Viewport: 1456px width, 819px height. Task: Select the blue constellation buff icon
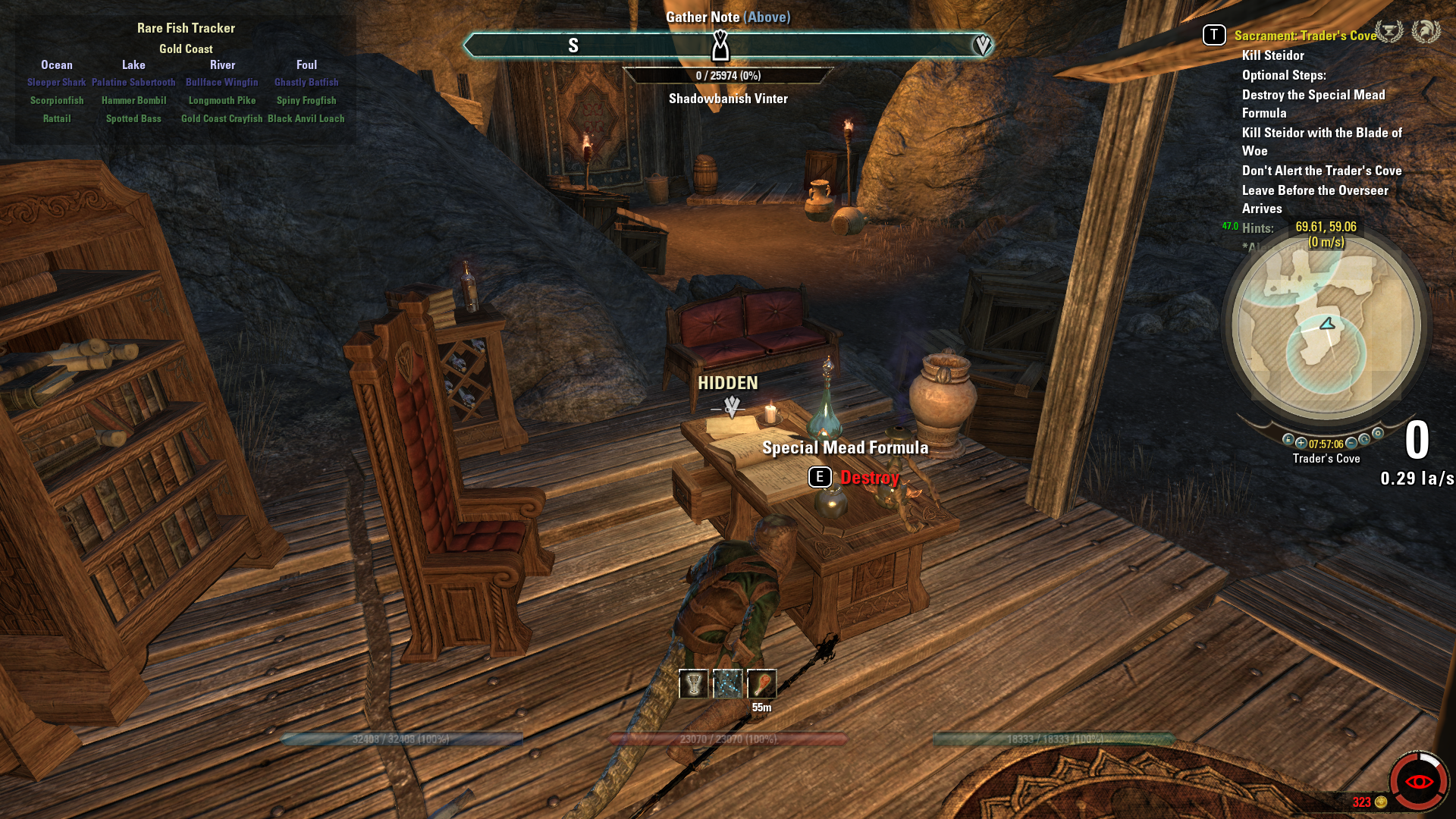[727, 684]
